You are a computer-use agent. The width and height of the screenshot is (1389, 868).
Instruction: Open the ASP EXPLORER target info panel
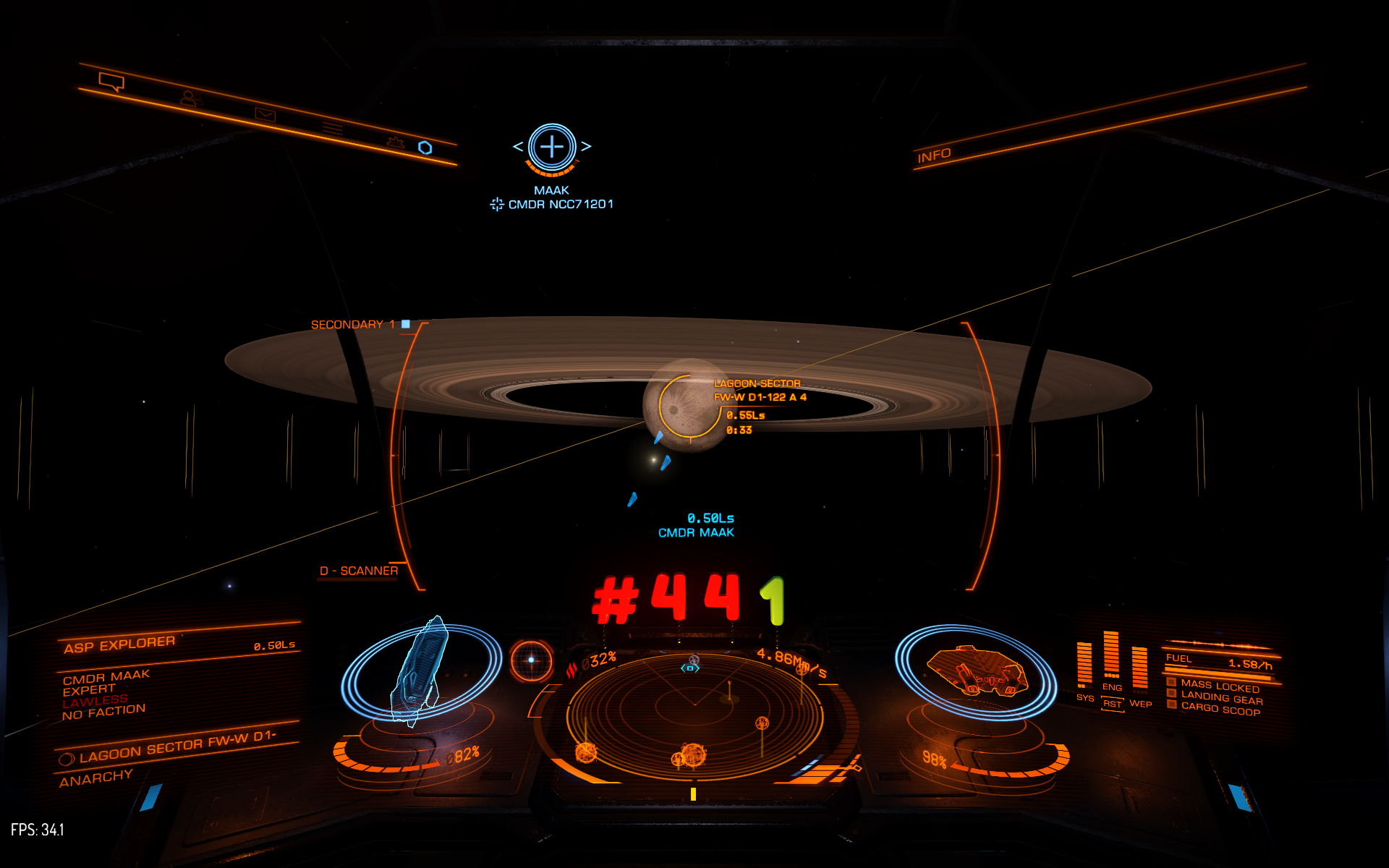pyautogui.click(x=119, y=644)
